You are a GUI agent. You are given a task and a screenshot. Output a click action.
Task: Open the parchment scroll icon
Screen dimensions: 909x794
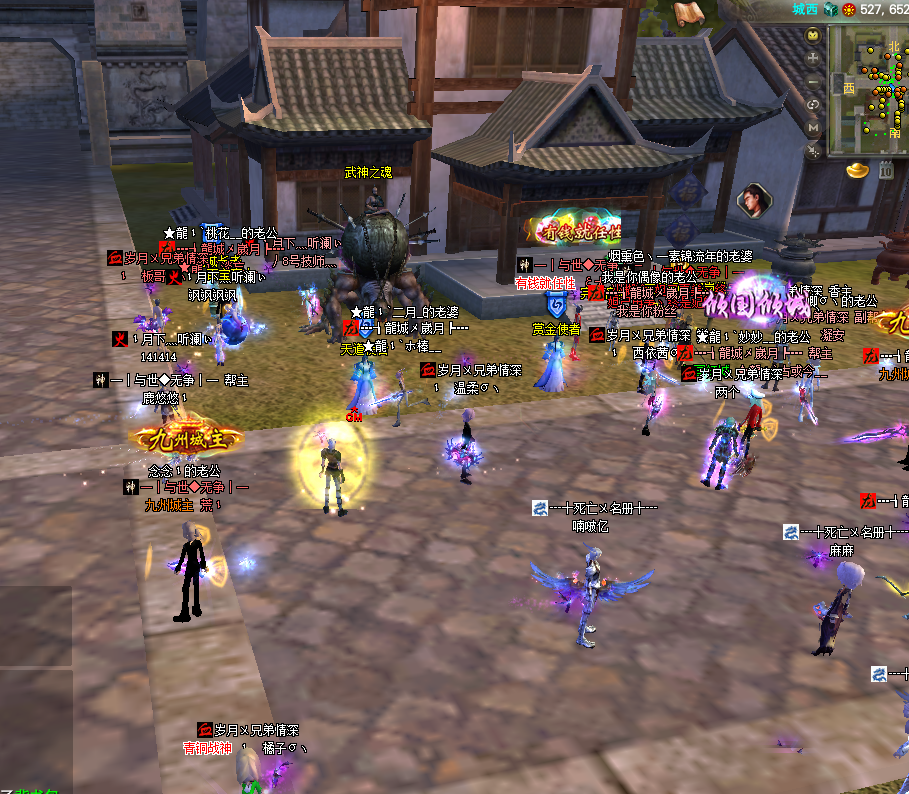(687, 13)
